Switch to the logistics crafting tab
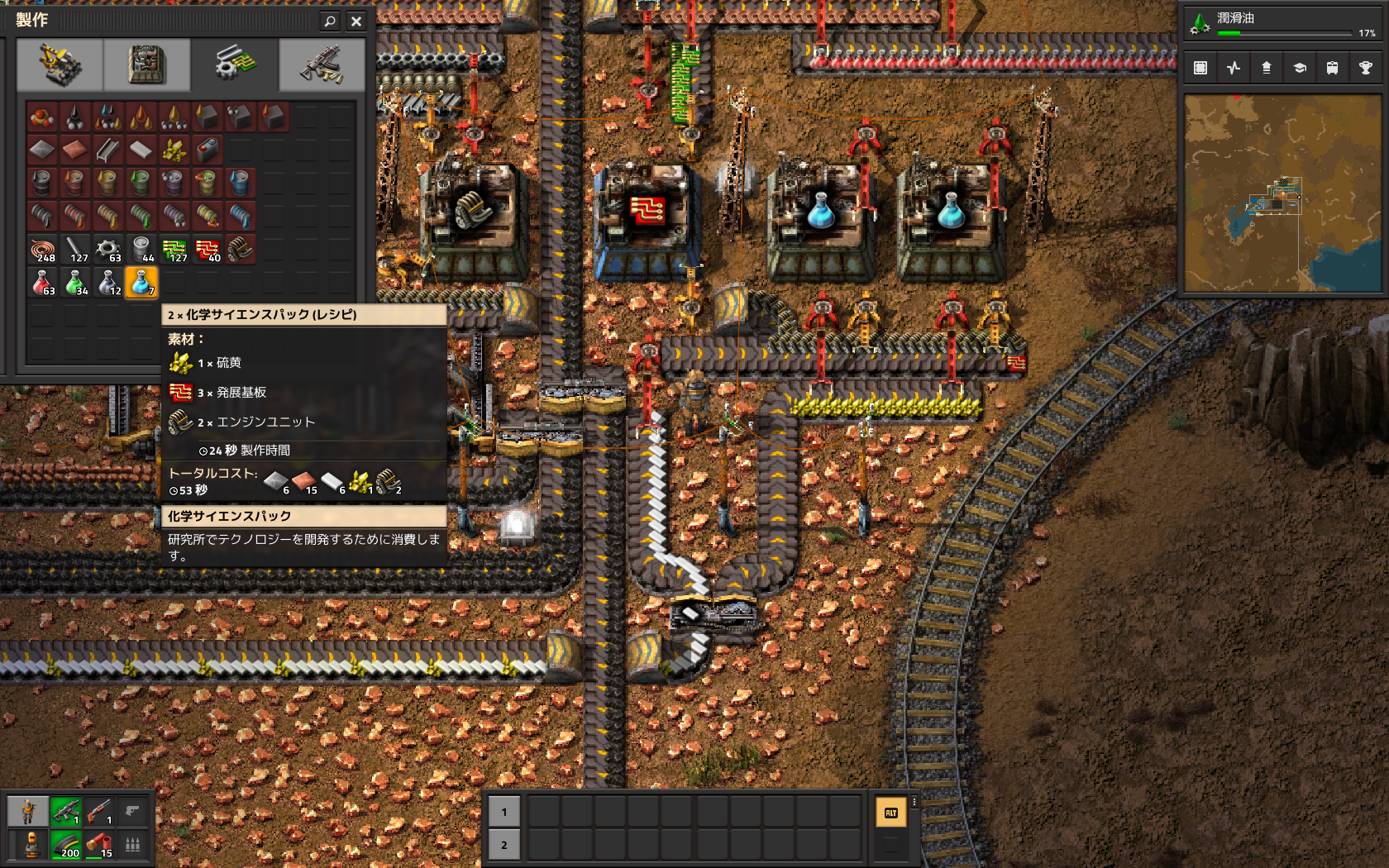The width and height of the screenshot is (1389, 868). (60, 64)
